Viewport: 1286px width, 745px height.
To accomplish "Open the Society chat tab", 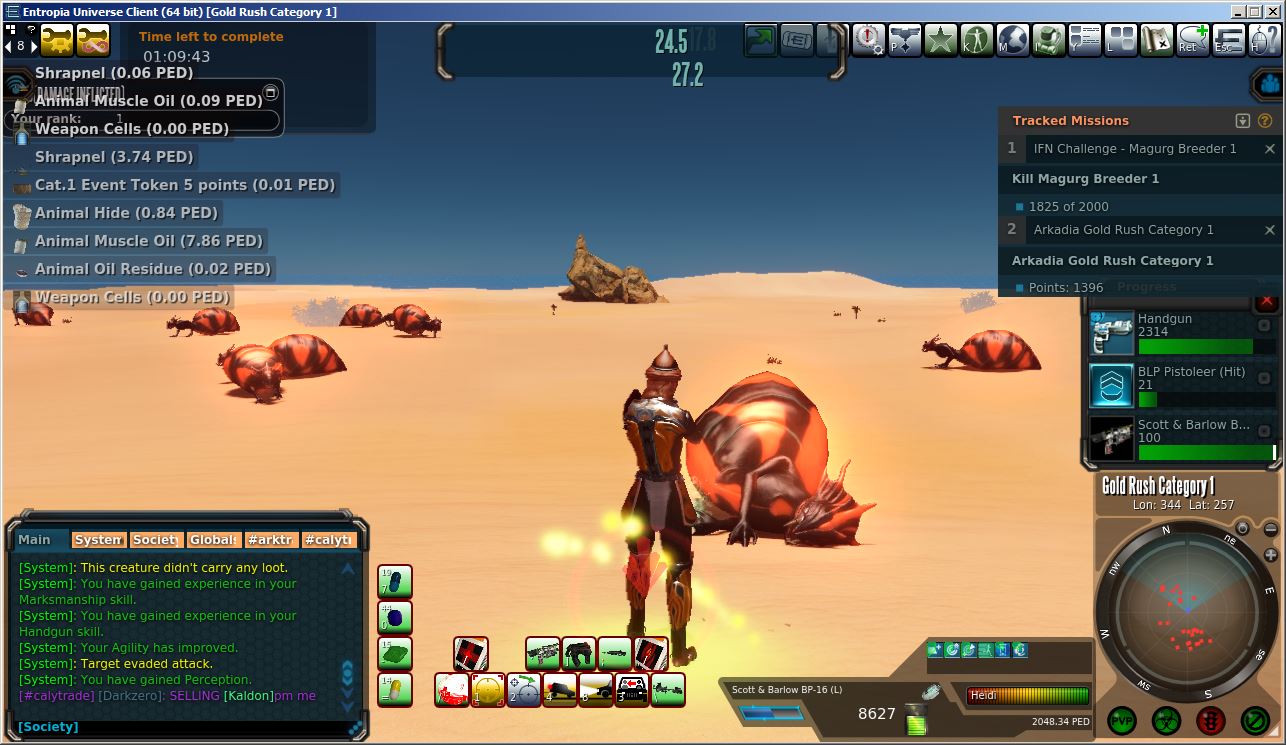I will click(156, 540).
